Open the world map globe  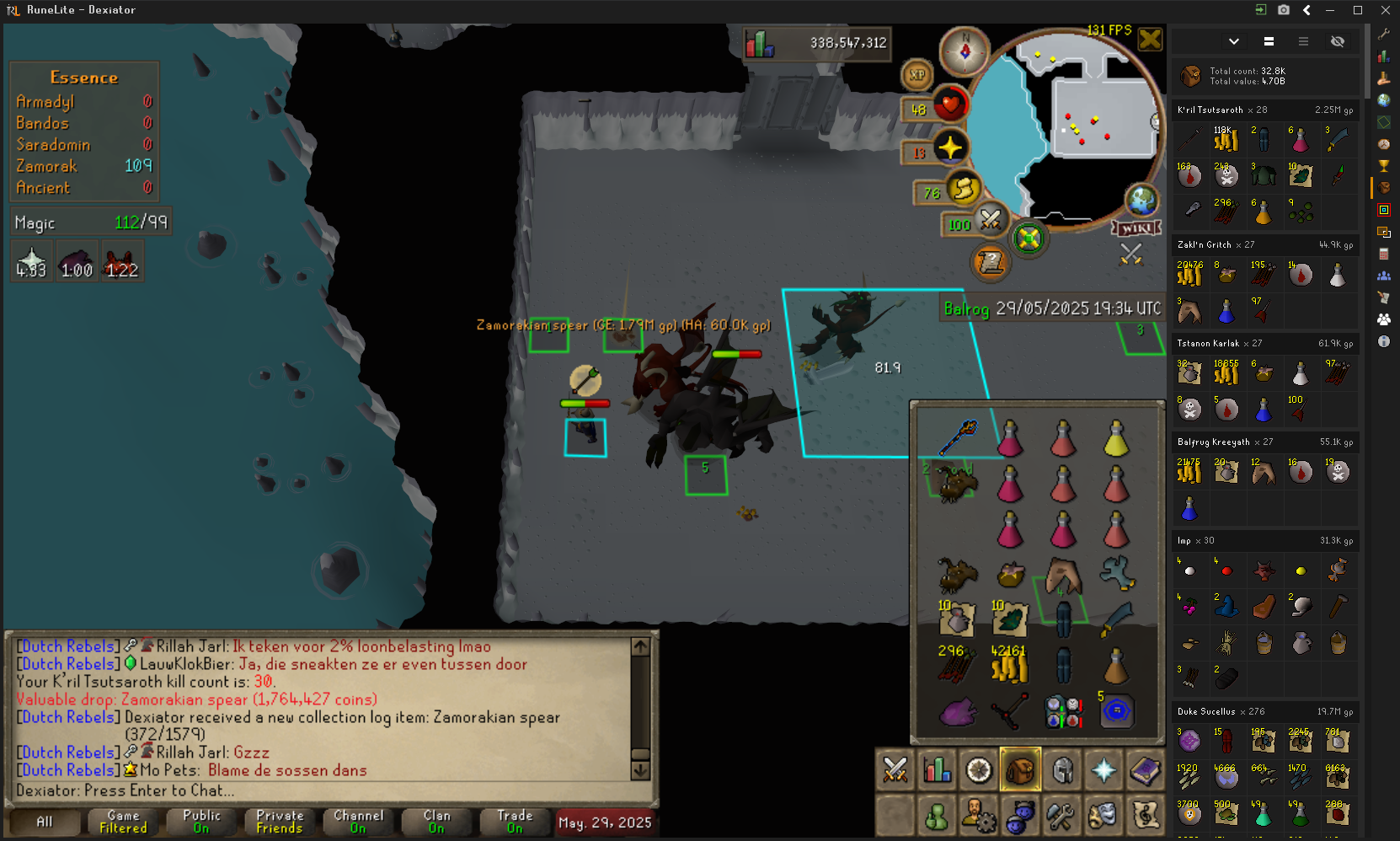1142,201
